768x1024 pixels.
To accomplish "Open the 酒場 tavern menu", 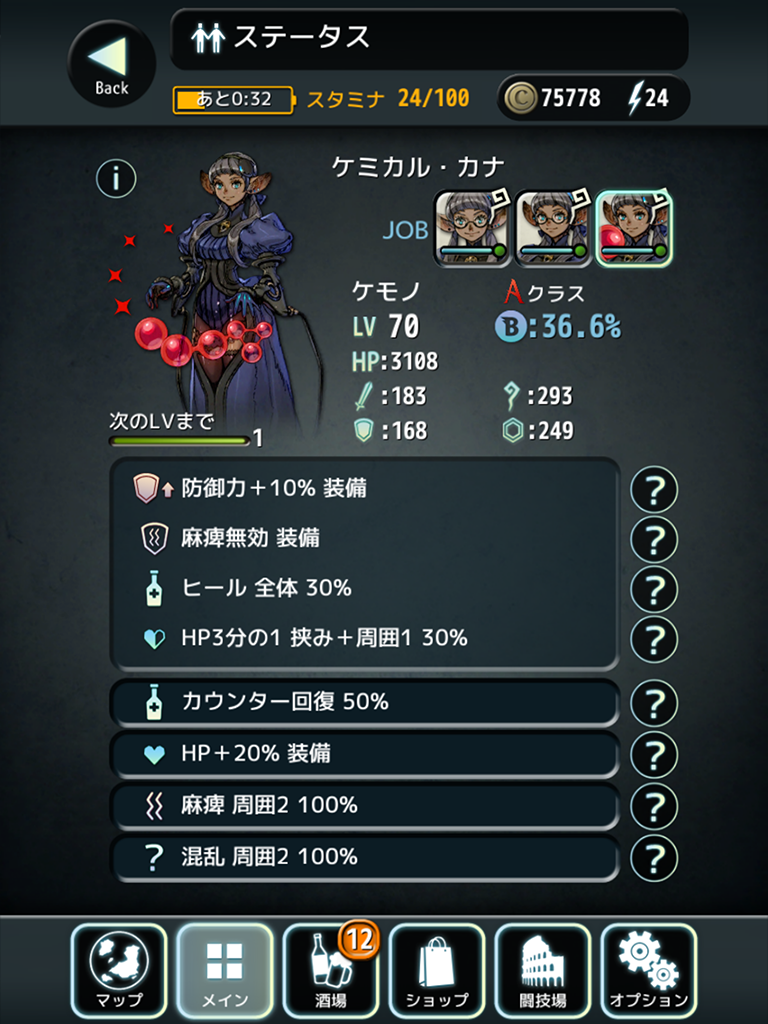I will click(x=331, y=970).
